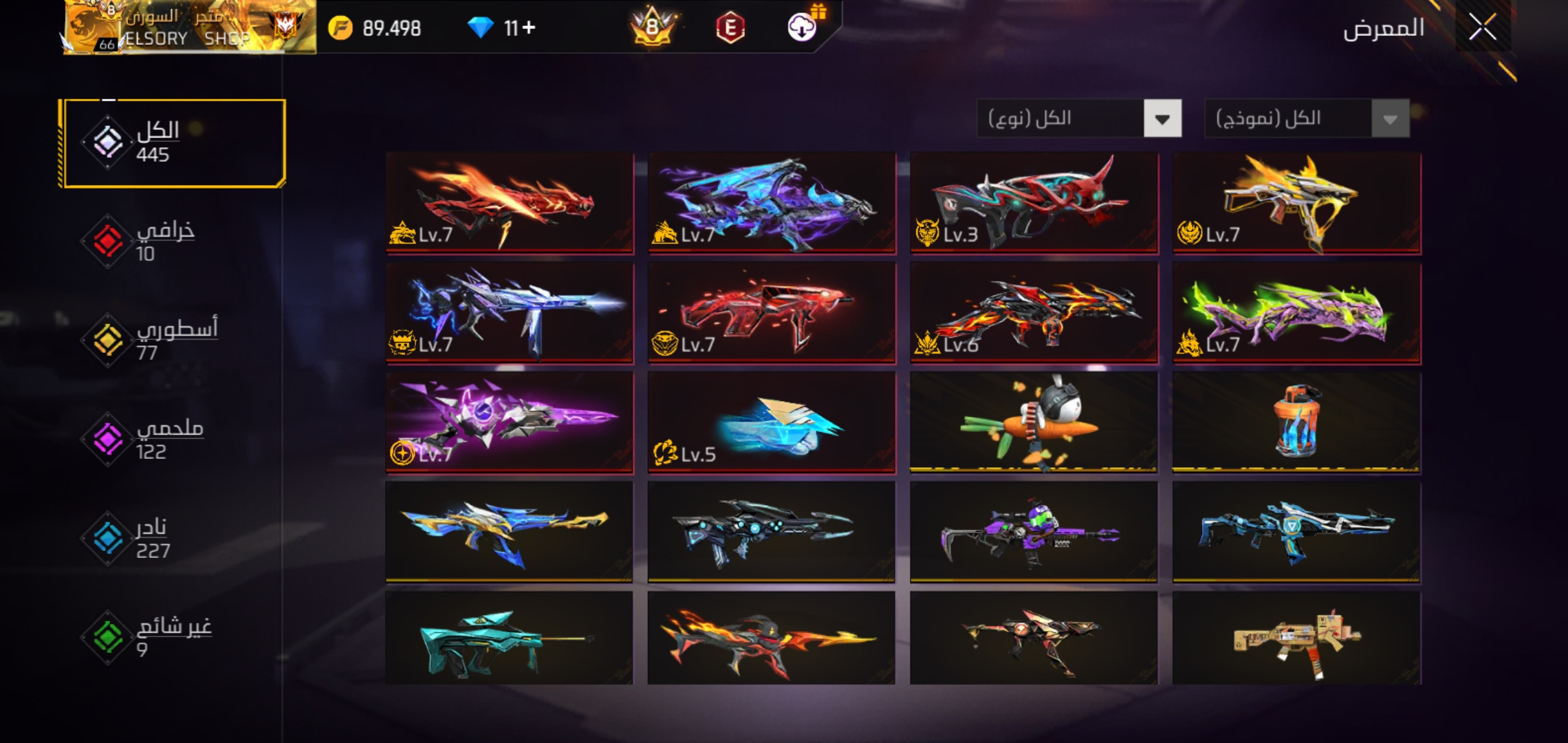Pick the purple and green rifle skin
The height and width of the screenshot is (743, 1568).
click(x=1034, y=532)
